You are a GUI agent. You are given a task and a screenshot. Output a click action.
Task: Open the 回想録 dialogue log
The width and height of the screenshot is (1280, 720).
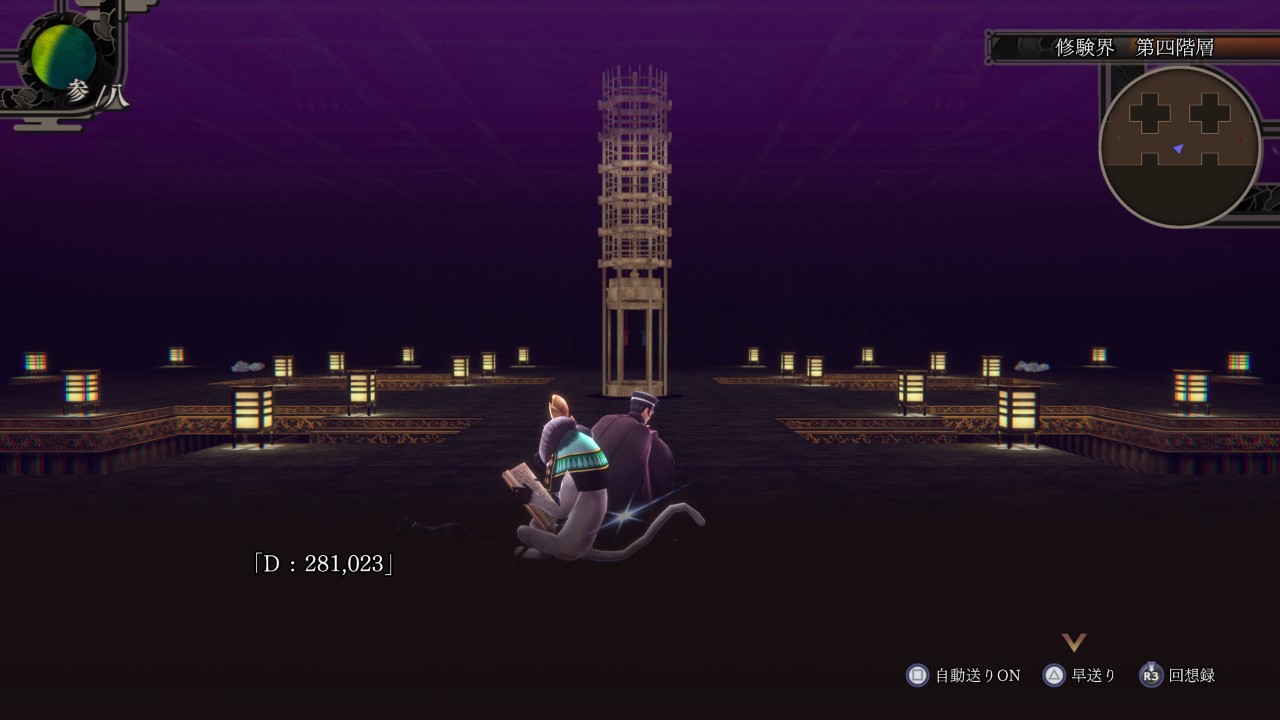click(x=1178, y=675)
